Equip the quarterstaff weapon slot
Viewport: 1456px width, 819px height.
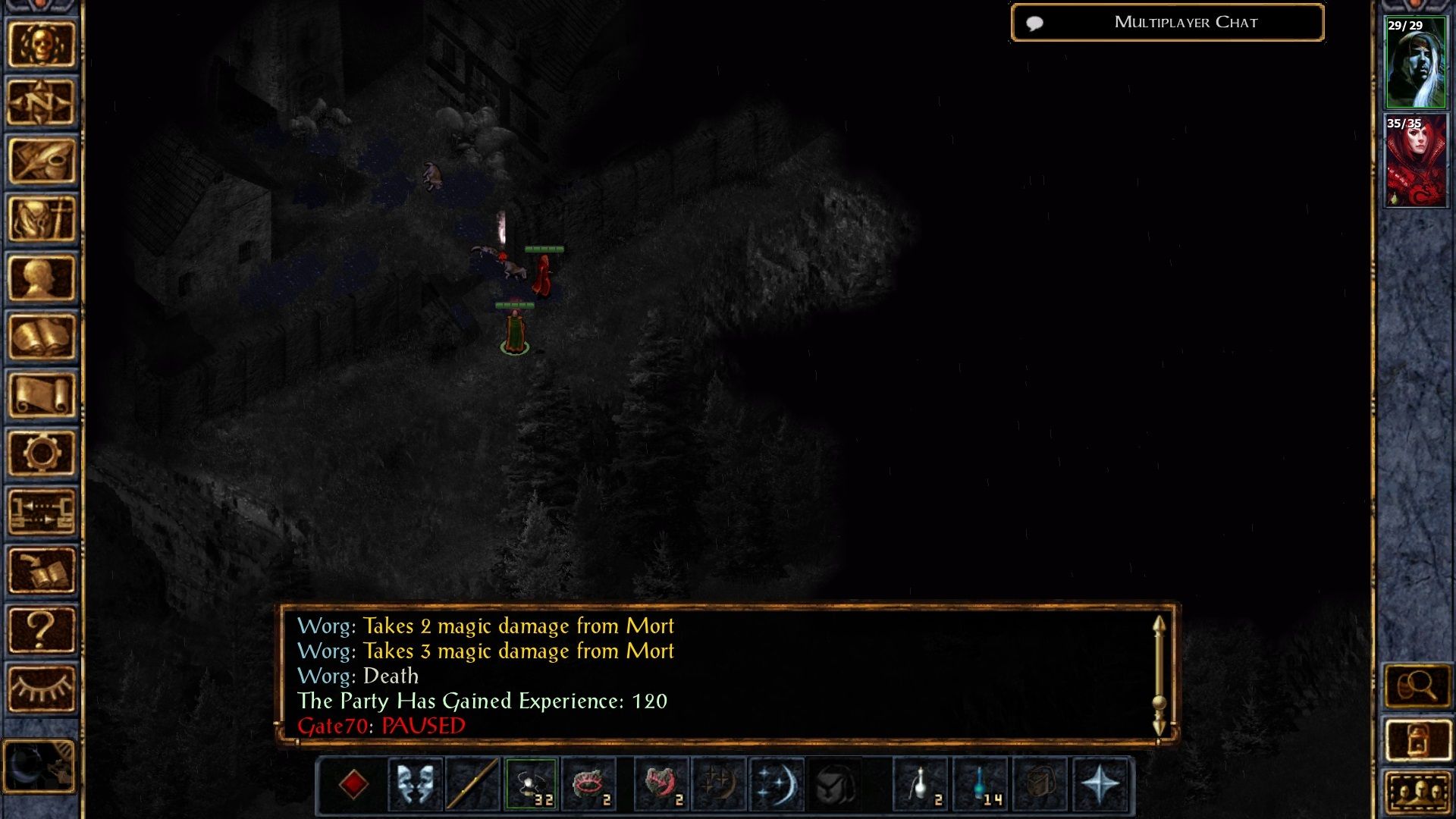pyautogui.click(x=472, y=784)
